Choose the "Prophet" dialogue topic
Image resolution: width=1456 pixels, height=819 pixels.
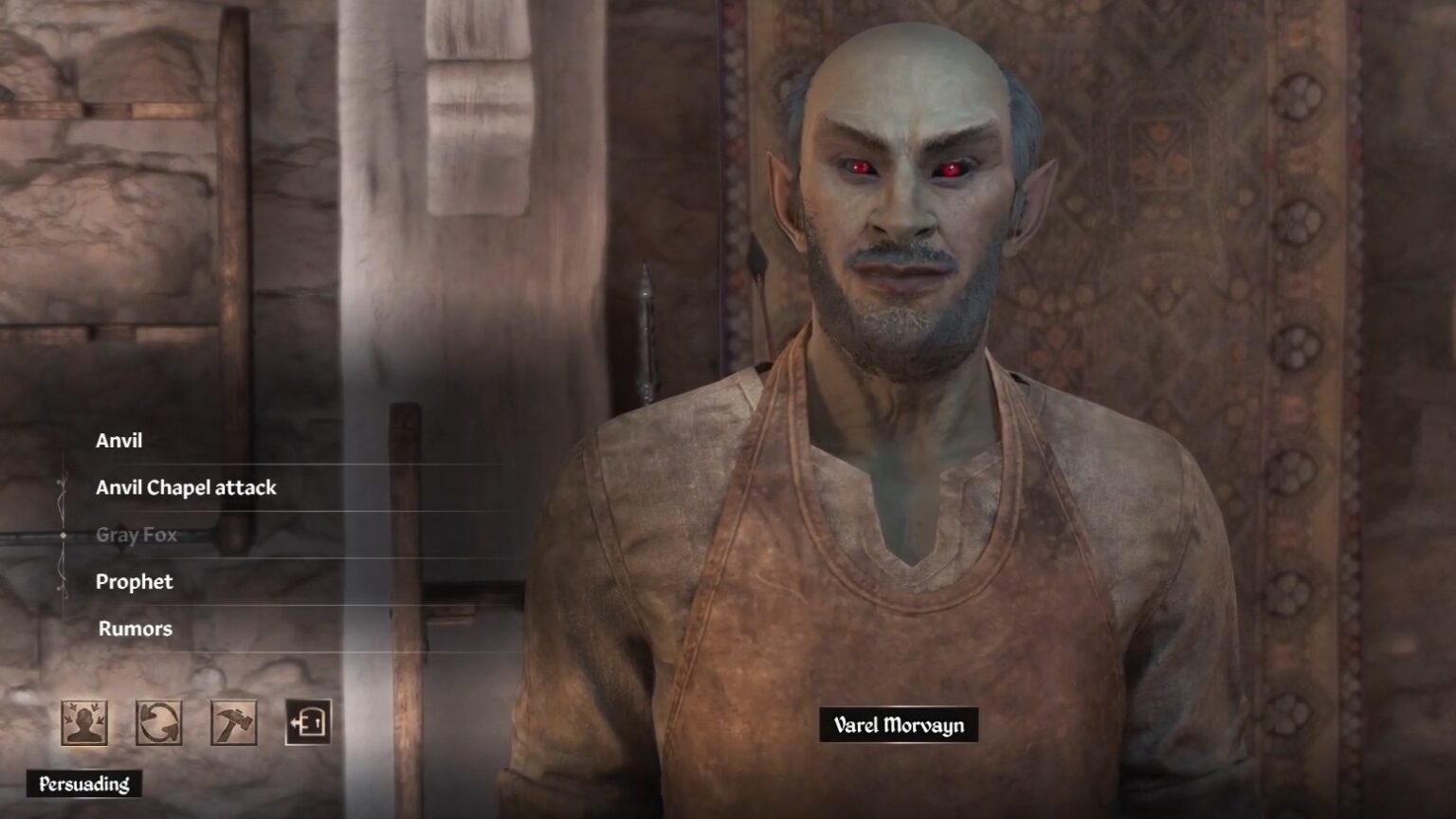(x=134, y=582)
